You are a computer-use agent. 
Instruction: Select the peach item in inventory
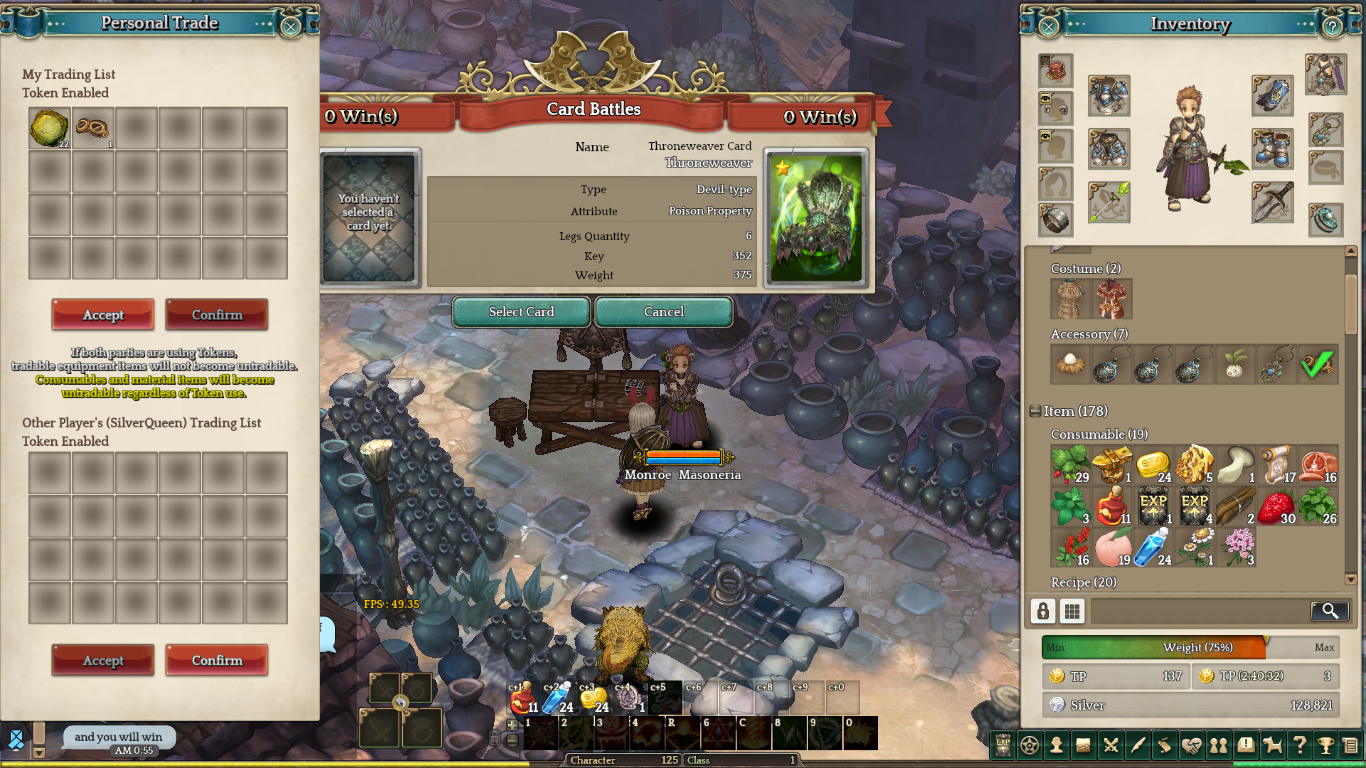[1111, 548]
